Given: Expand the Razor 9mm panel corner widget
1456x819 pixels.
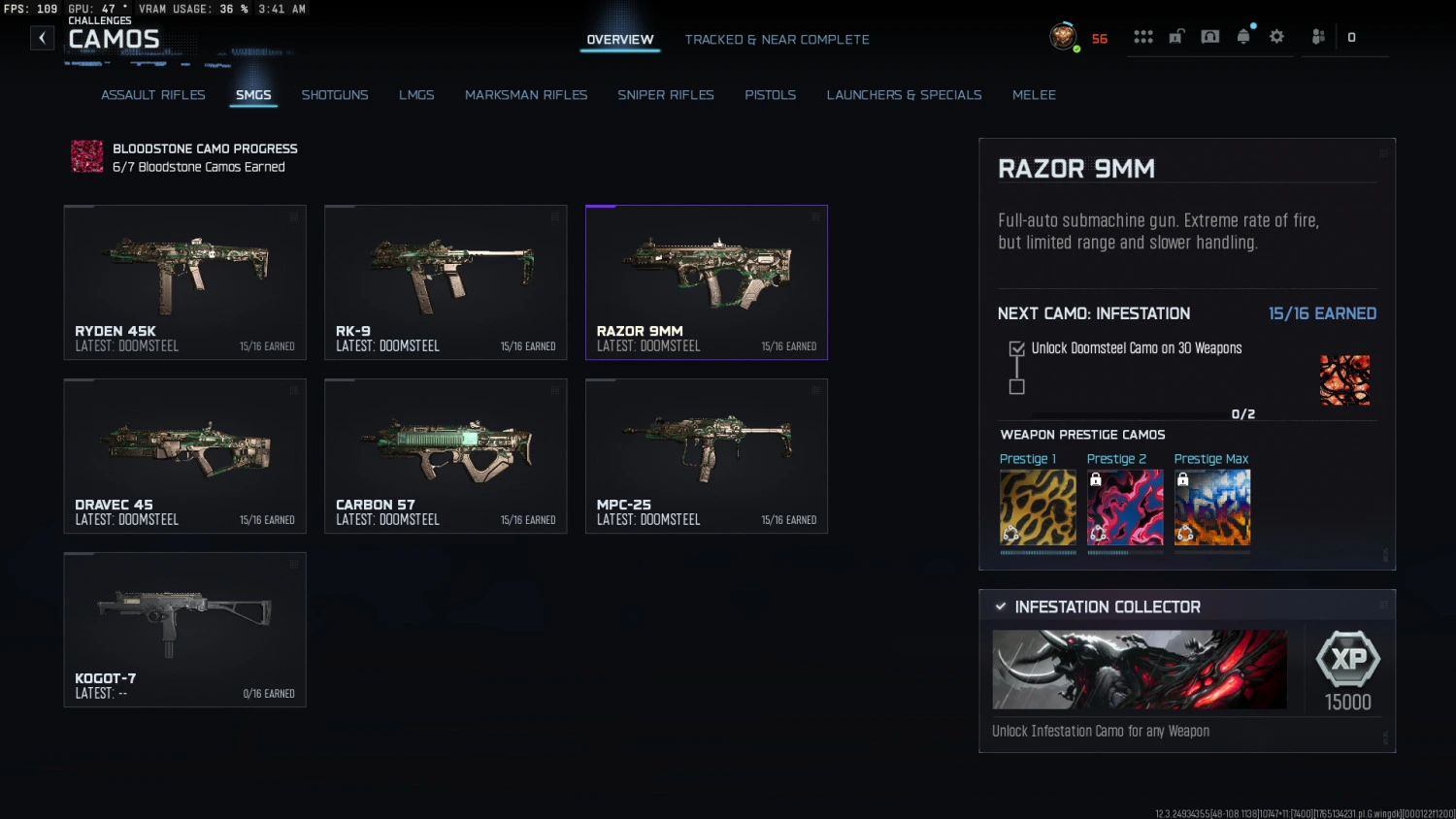Looking at the screenshot, I should click(x=1382, y=151).
